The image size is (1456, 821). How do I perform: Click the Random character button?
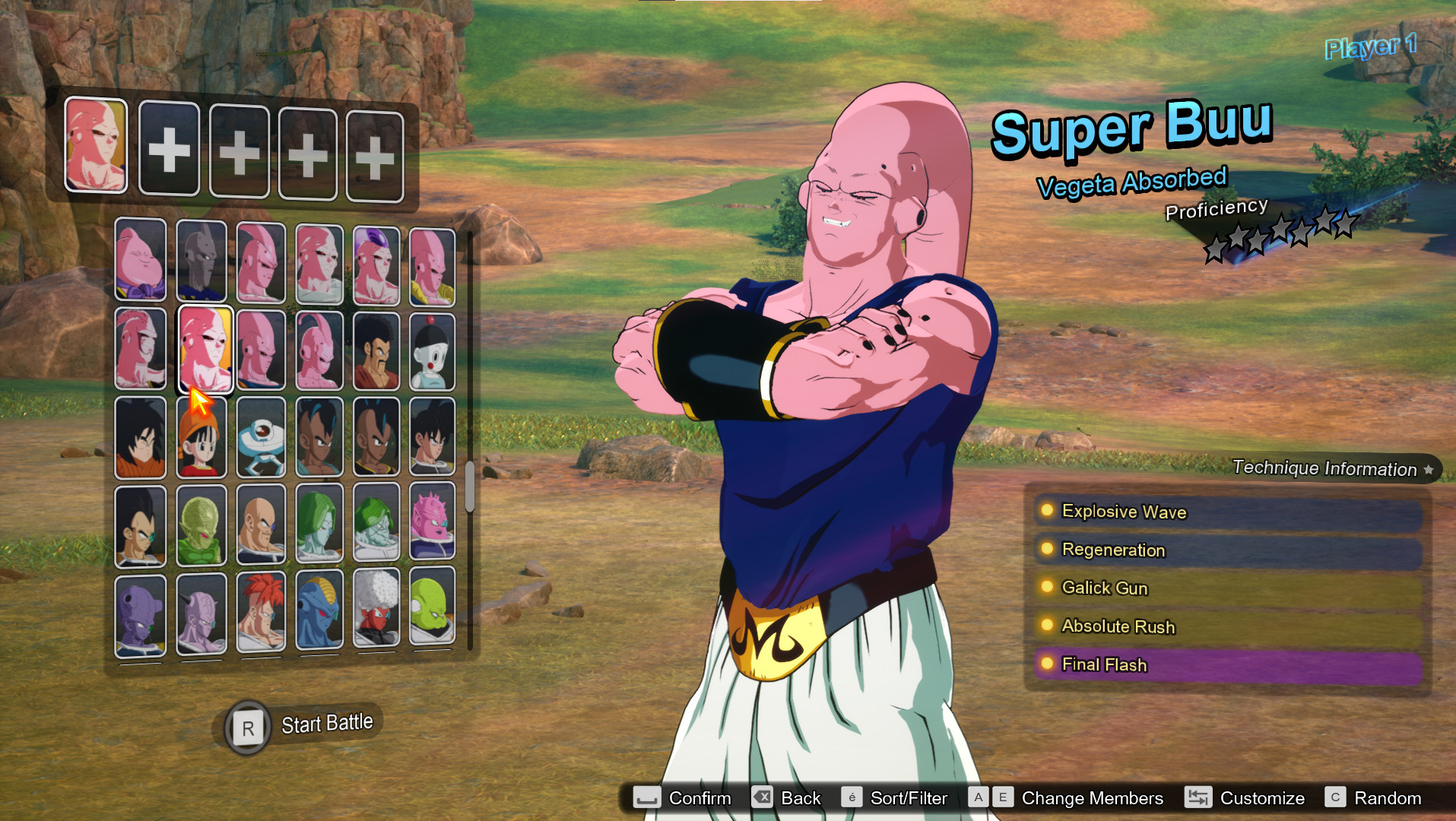pyautogui.click(x=1391, y=797)
